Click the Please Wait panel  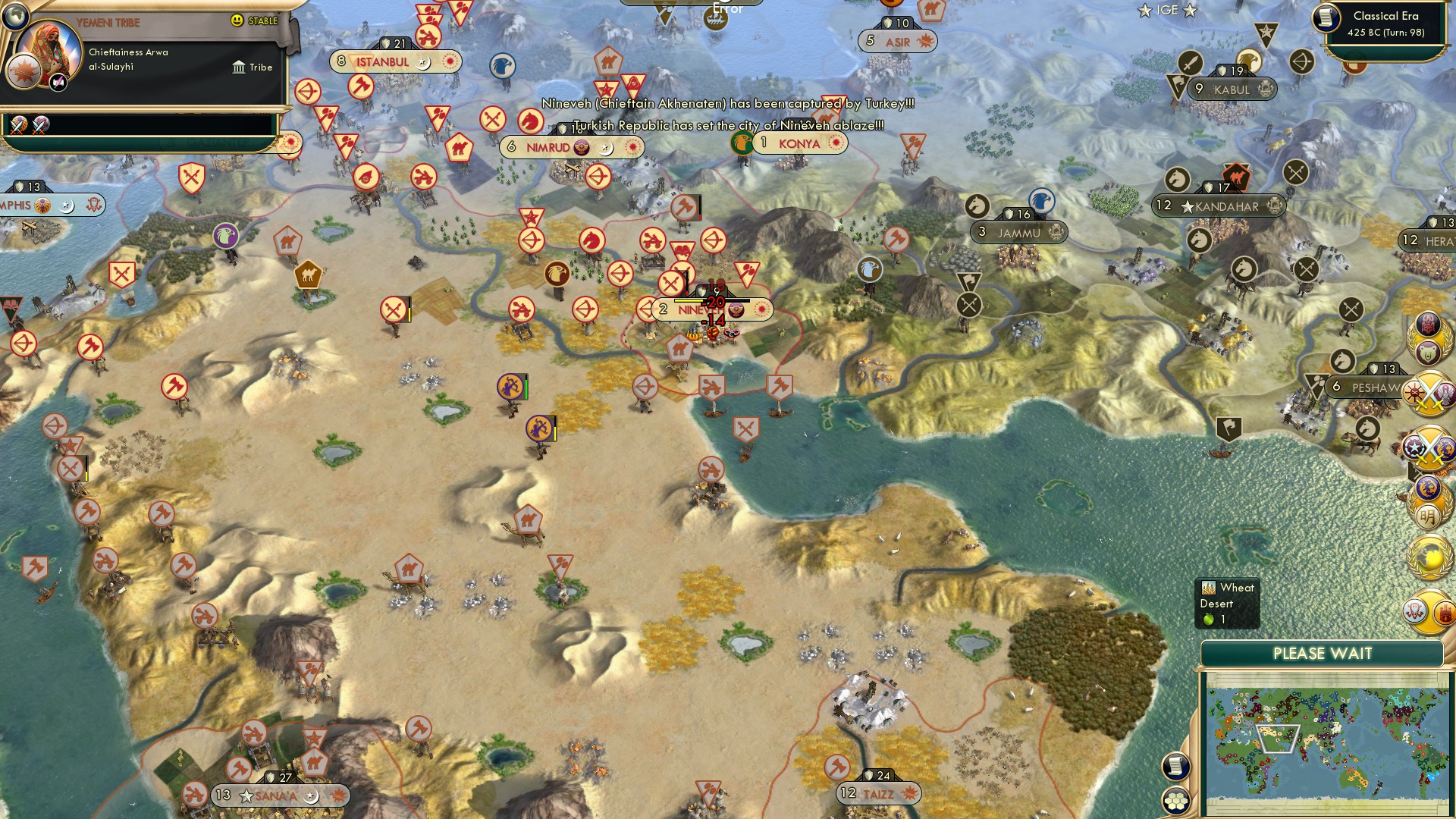(1324, 653)
